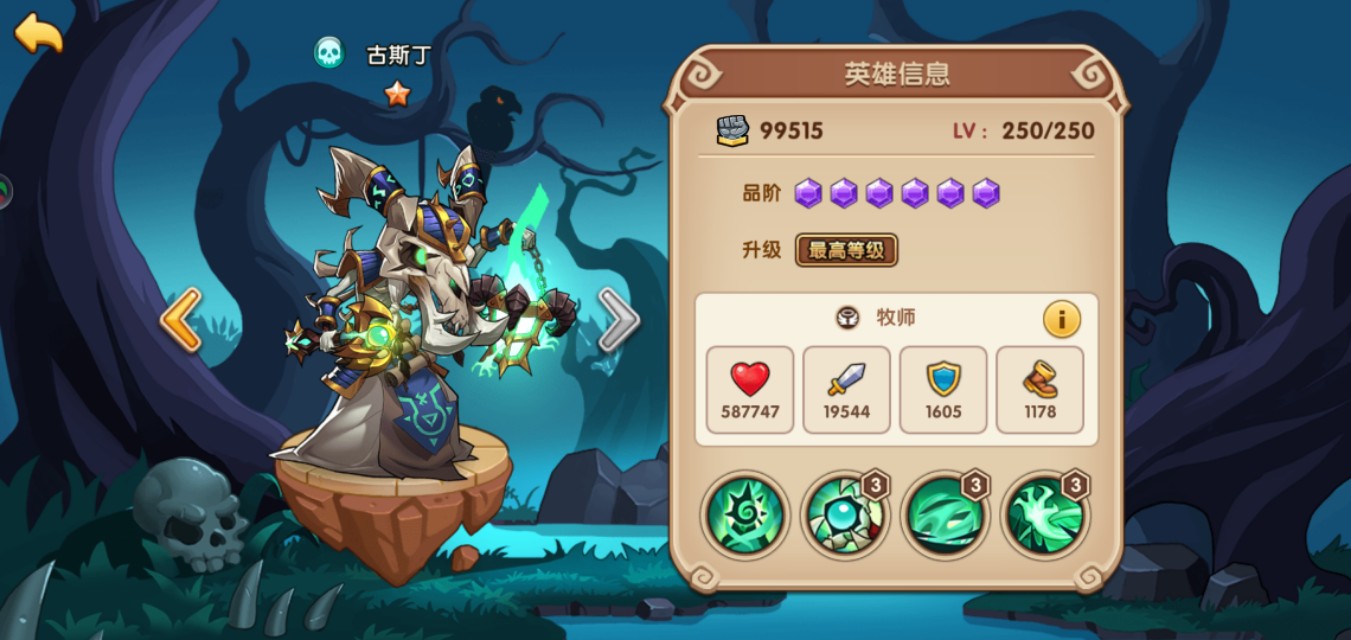Tap the boot speed stat tile

click(x=1040, y=390)
